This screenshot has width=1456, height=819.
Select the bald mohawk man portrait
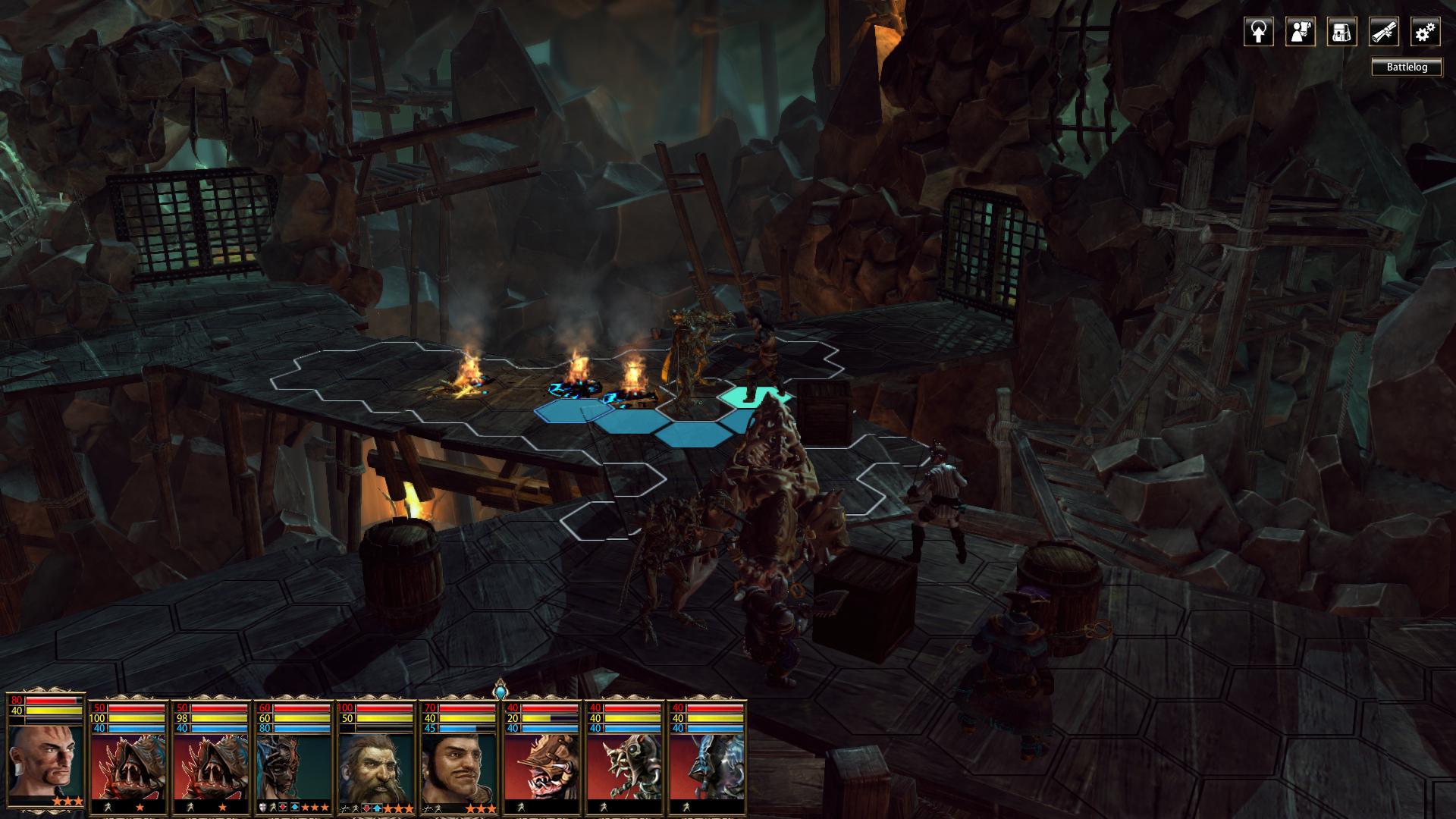45,758
